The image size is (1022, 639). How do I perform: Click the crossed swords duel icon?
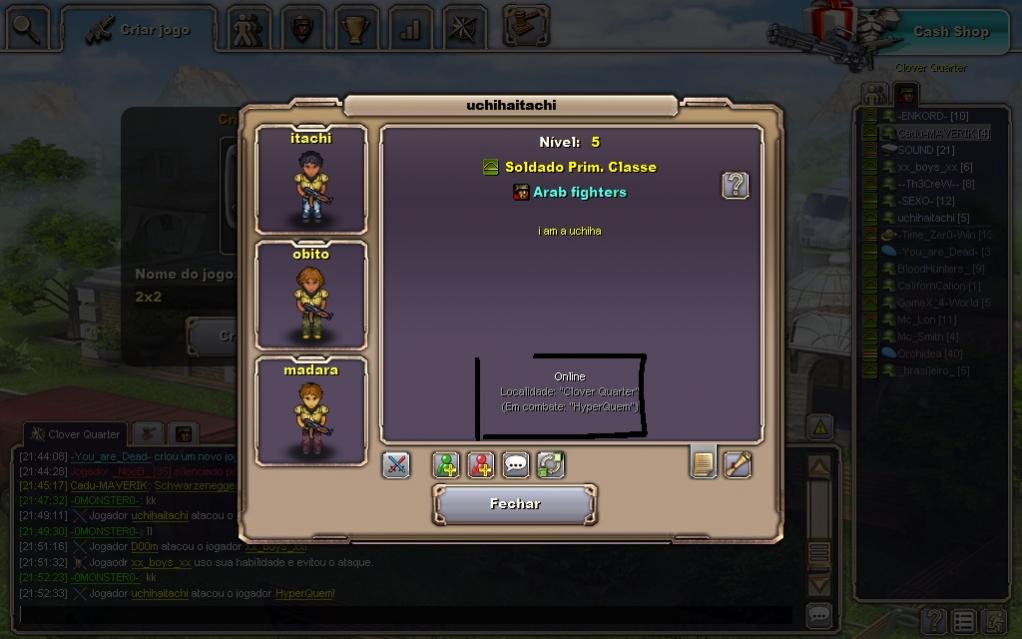[396, 465]
